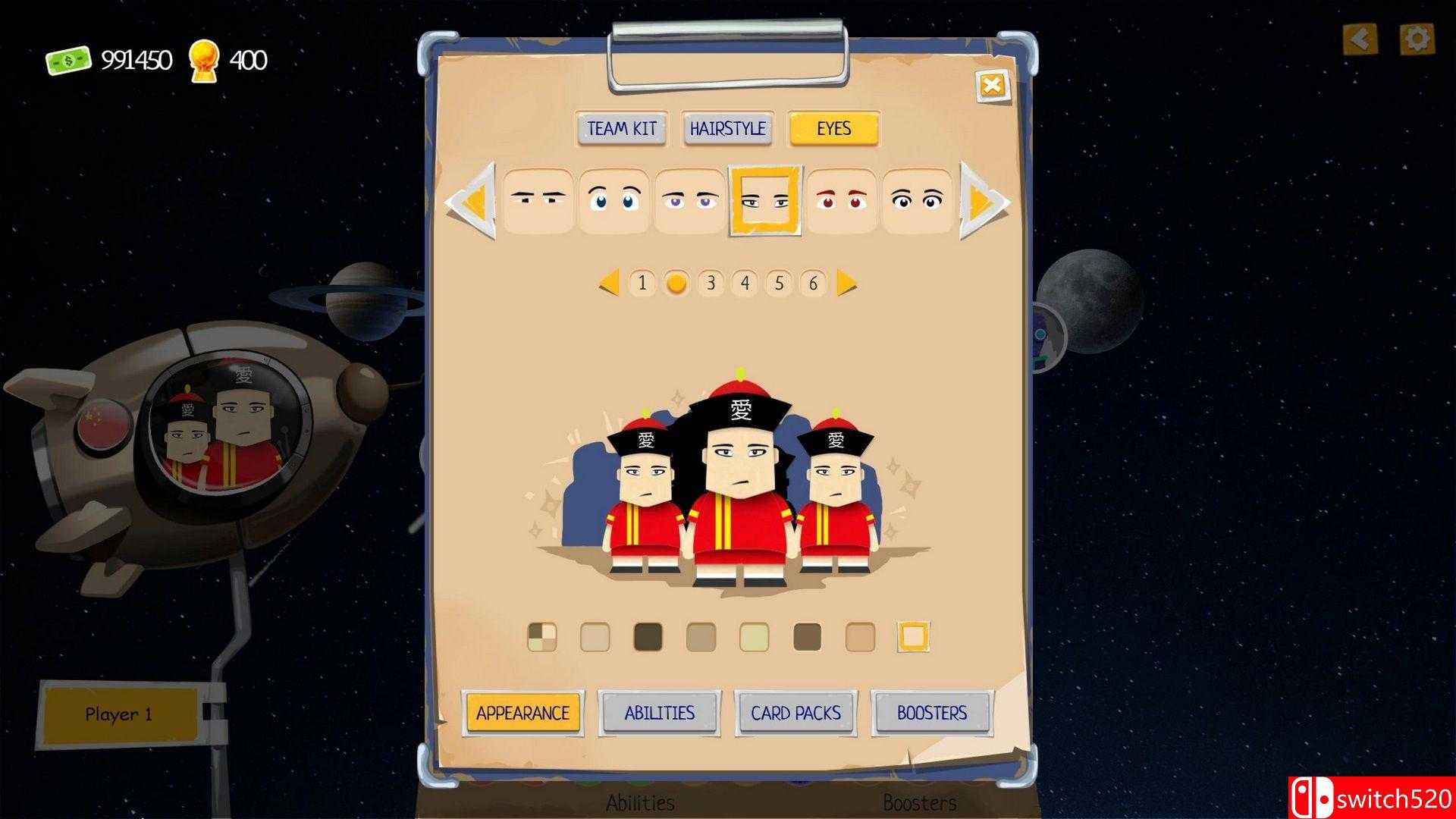
Task: Switch to the Hairstyle tab
Action: tap(727, 129)
